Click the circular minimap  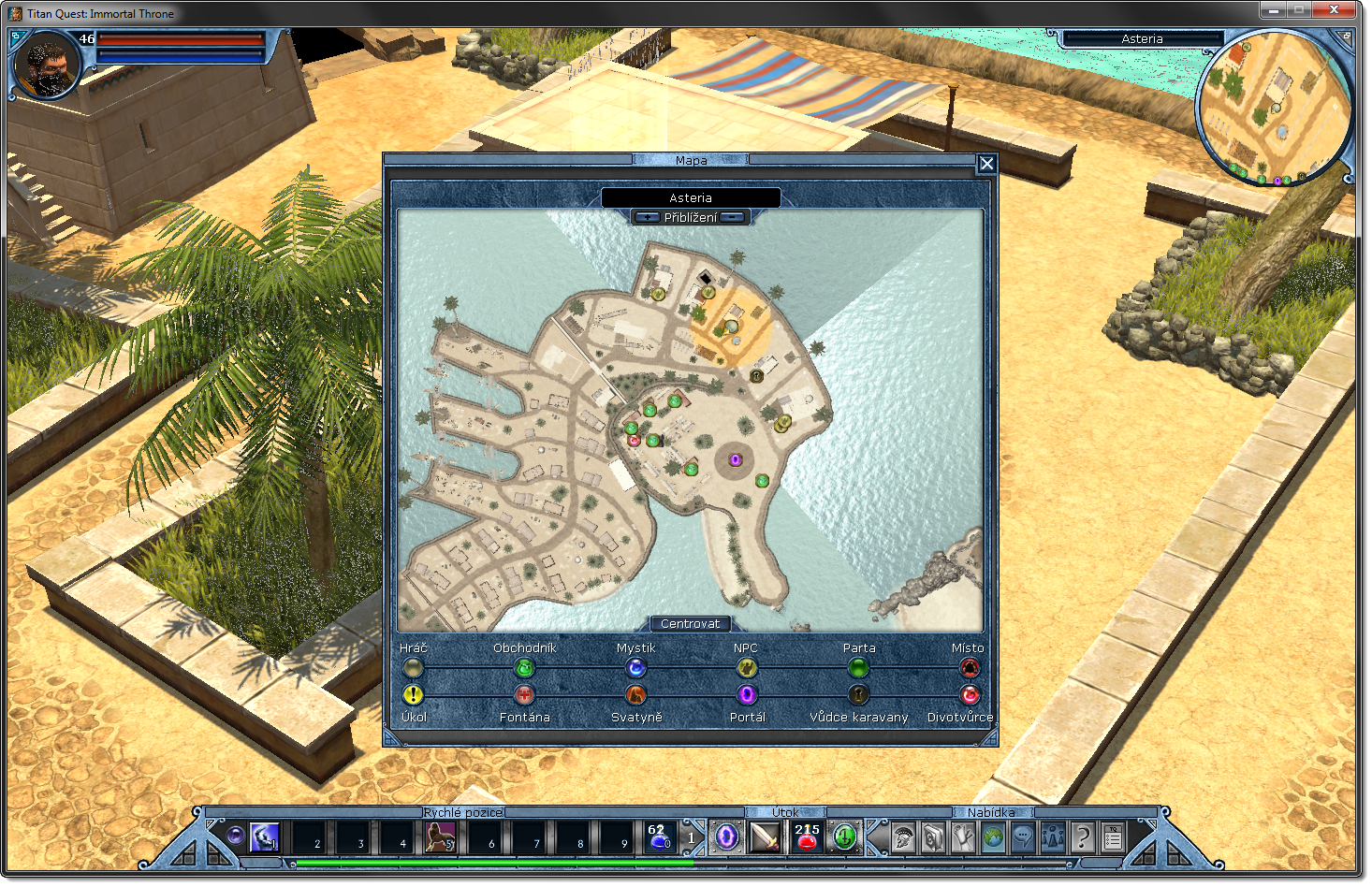[1274, 107]
